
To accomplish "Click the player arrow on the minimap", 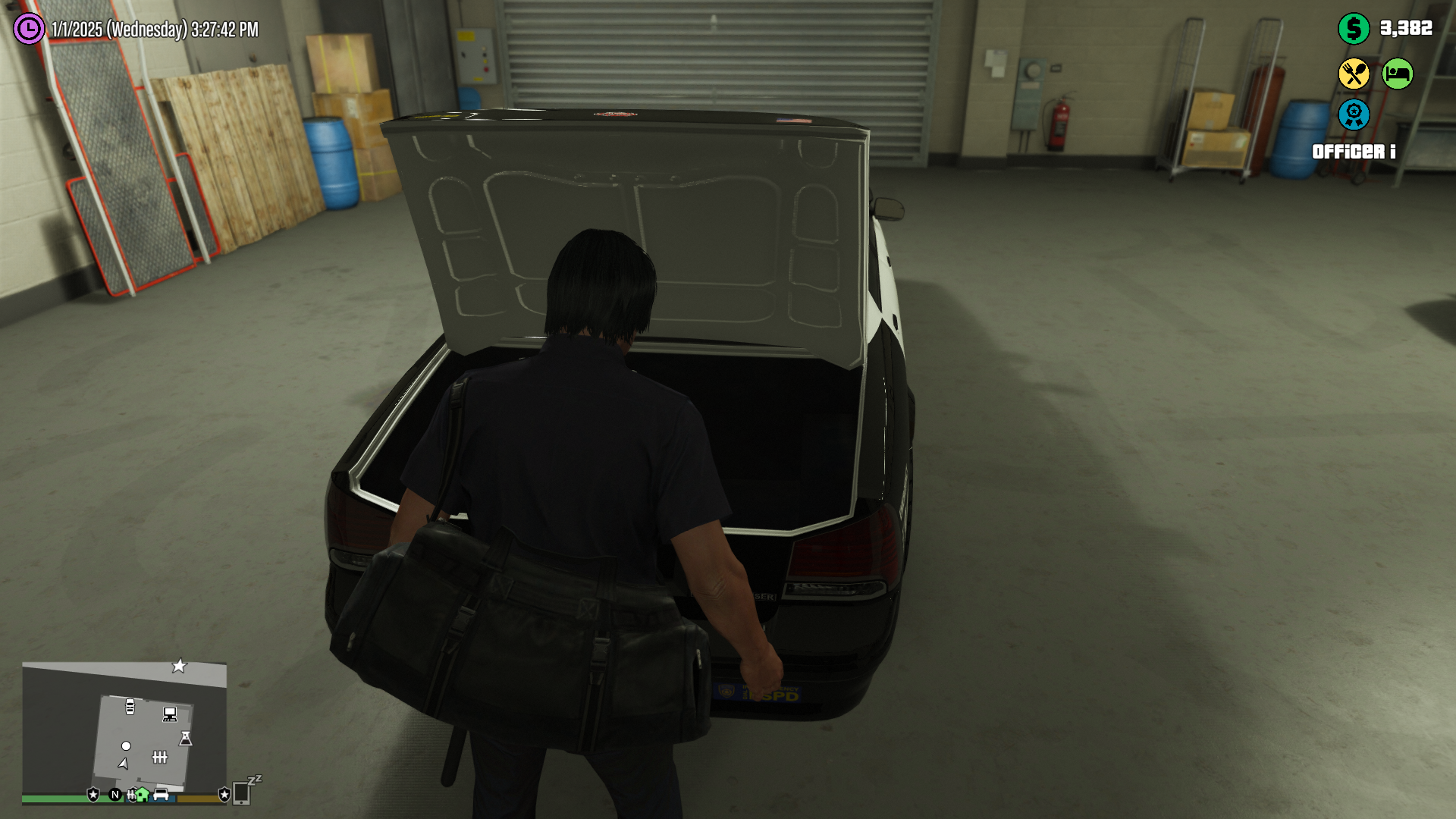I will 124,764.
